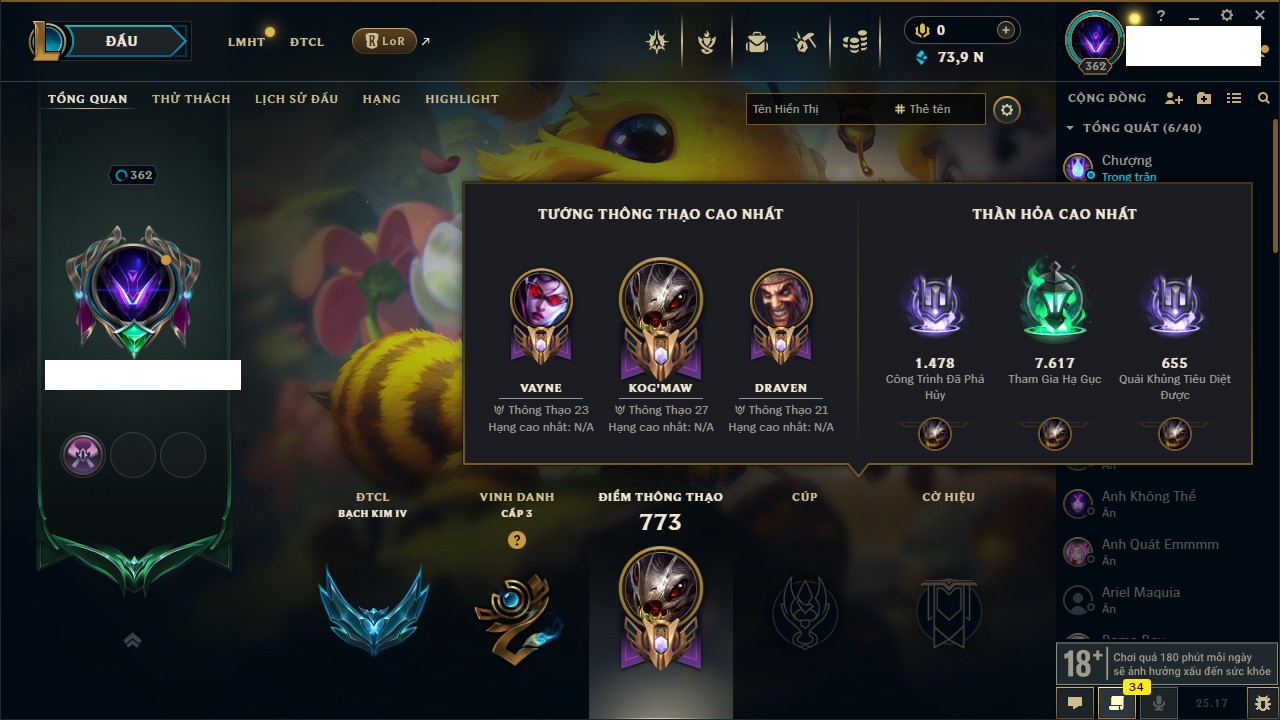The width and height of the screenshot is (1280, 720).
Task: View the VINH DANH honor emblem
Action: [x=517, y=612]
